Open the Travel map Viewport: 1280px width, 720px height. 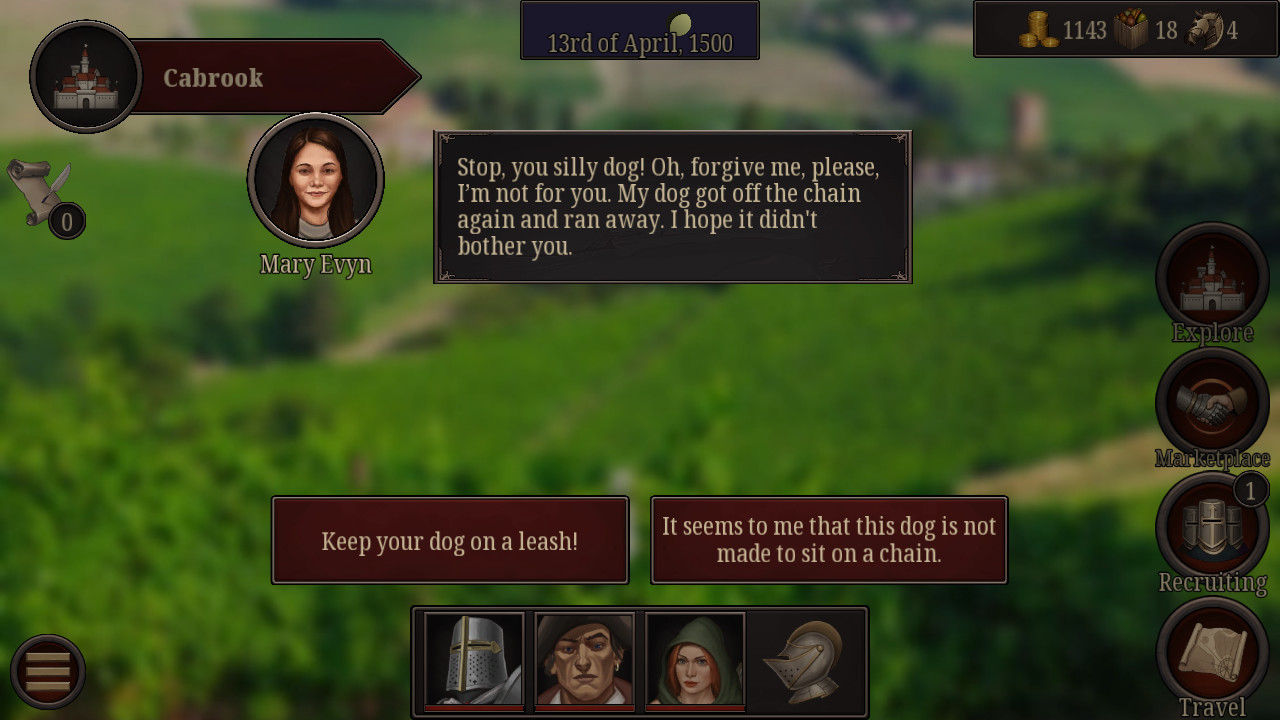tap(1212, 652)
